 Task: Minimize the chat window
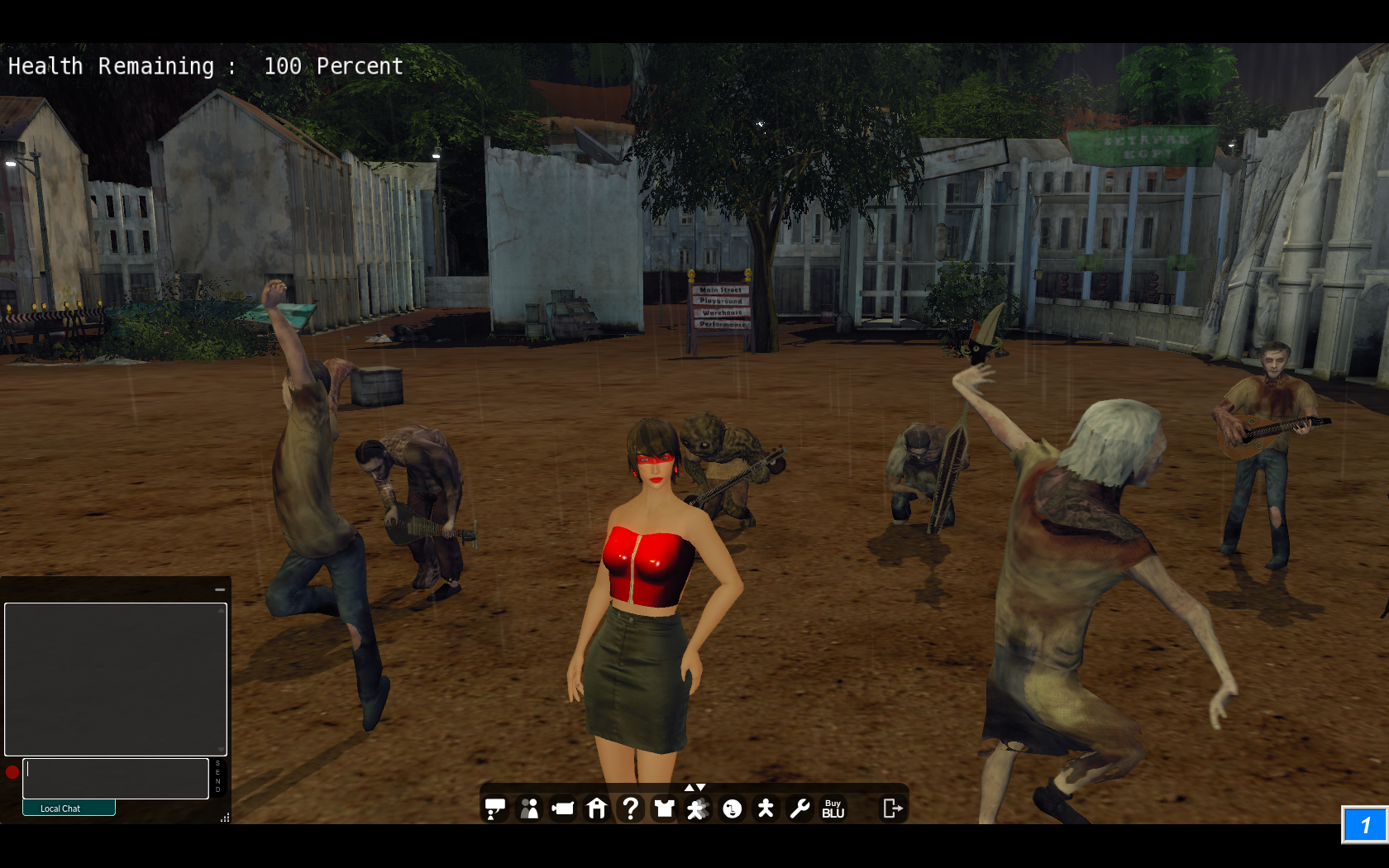(220, 589)
